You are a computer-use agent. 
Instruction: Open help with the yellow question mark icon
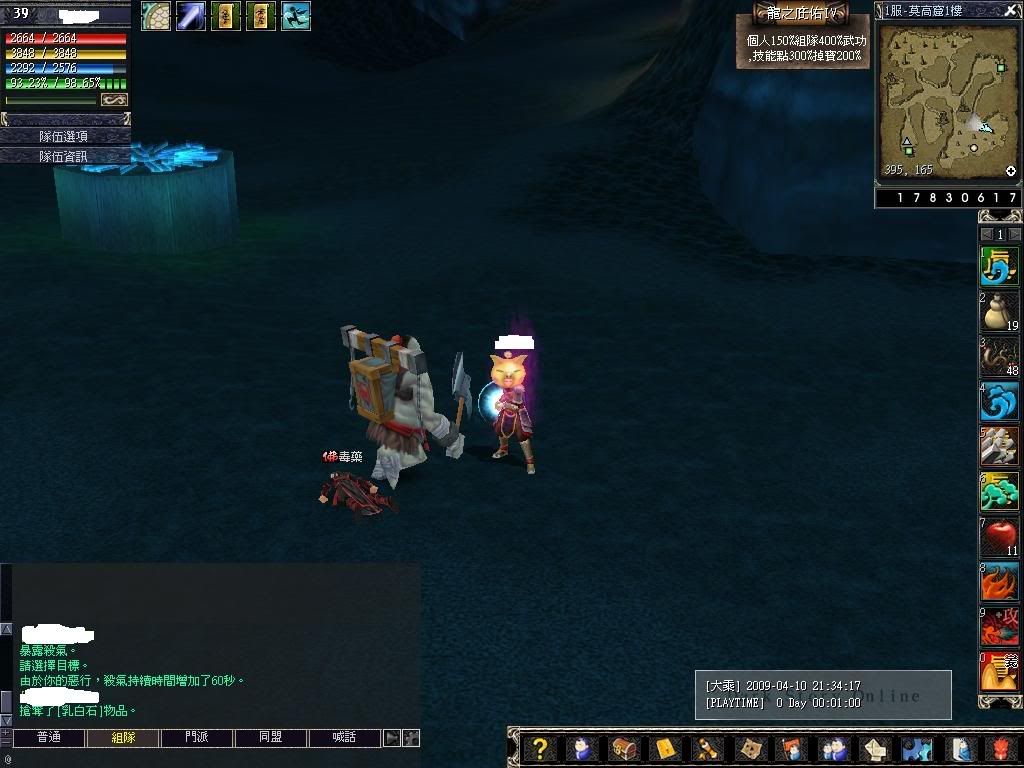click(540, 749)
